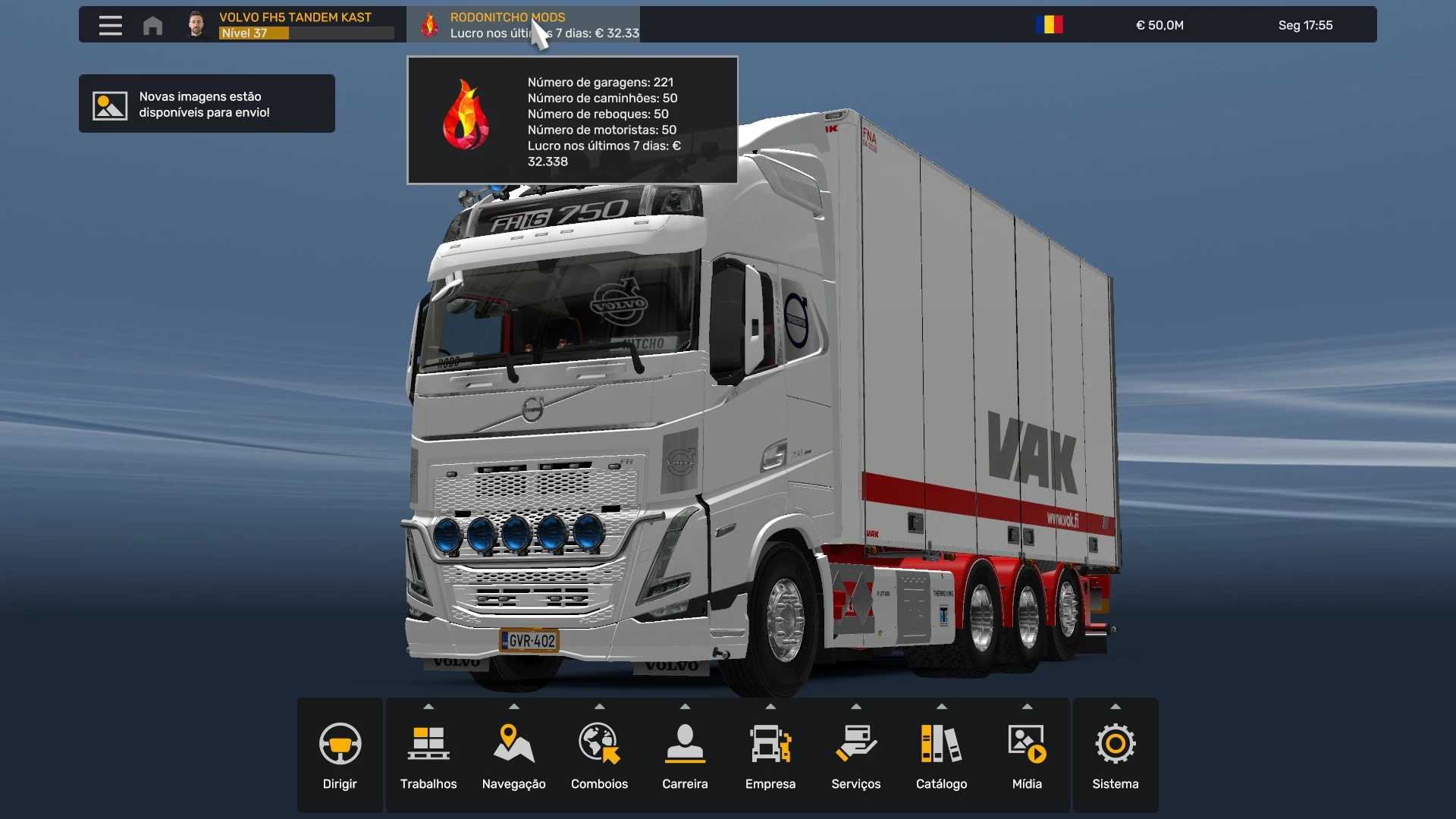Open the Sistema settings menu

click(x=1115, y=755)
